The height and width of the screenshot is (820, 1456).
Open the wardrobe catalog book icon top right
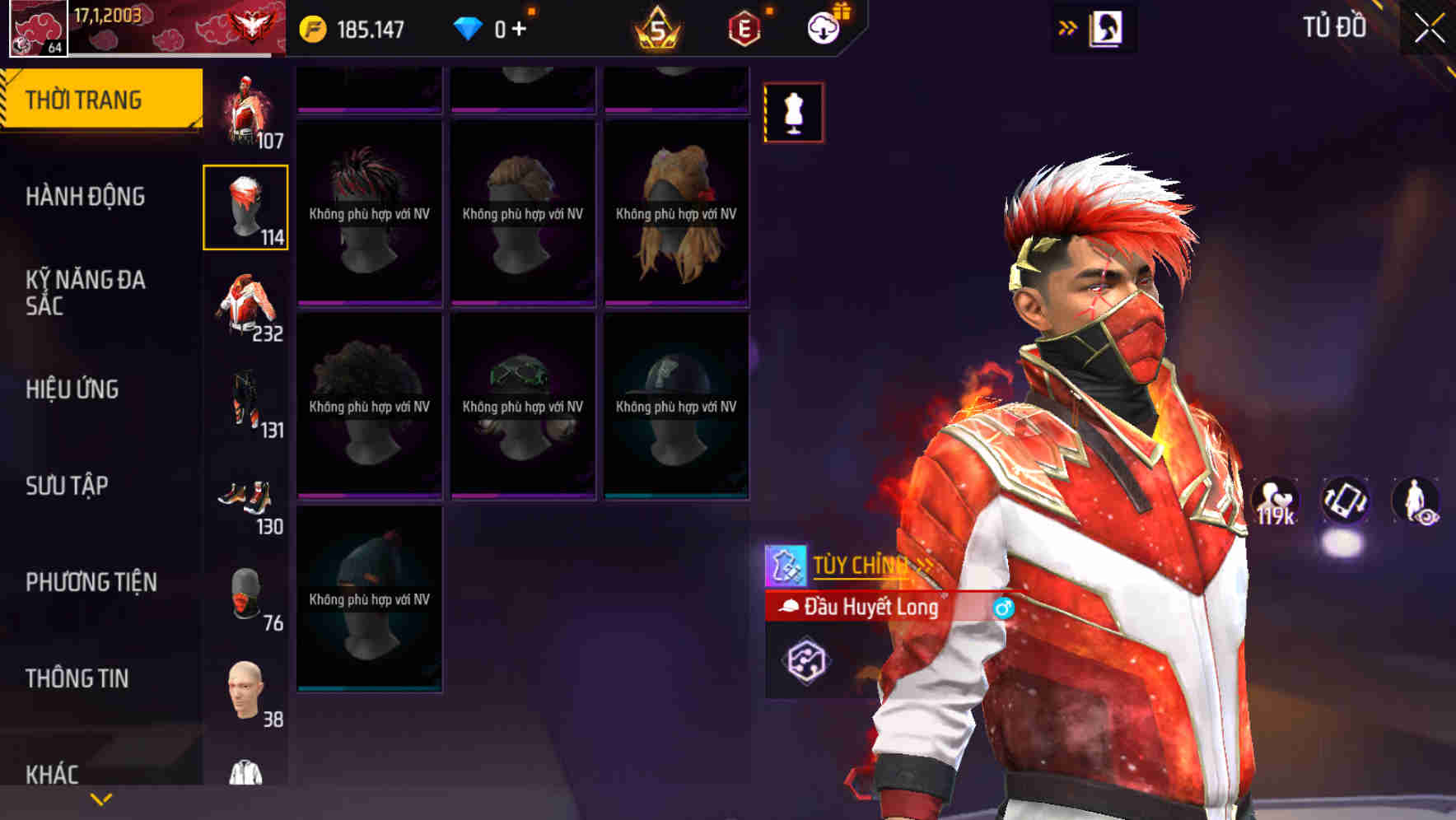(1107, 27)
